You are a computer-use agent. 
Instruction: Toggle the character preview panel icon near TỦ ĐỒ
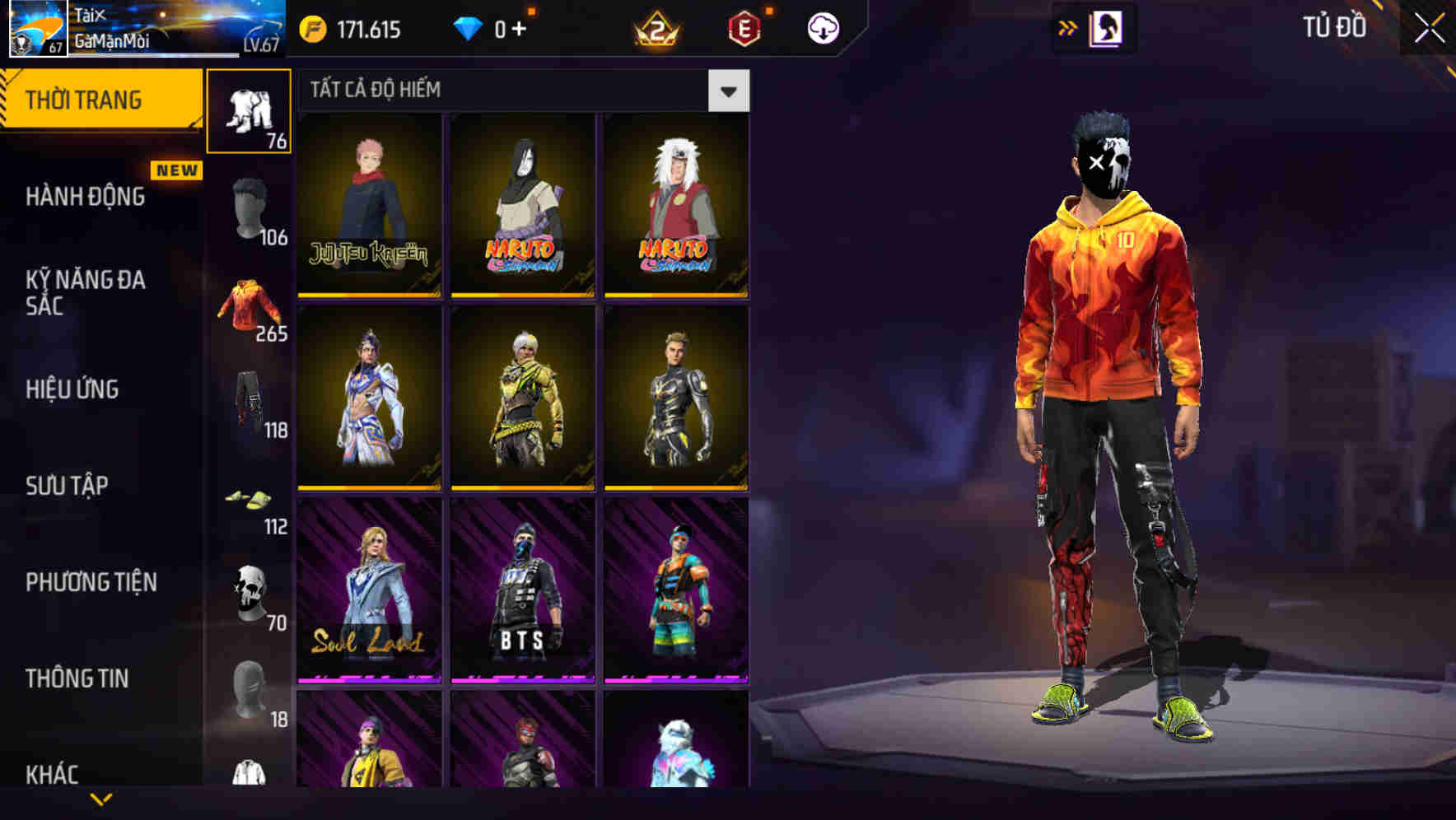point(1105,27)
